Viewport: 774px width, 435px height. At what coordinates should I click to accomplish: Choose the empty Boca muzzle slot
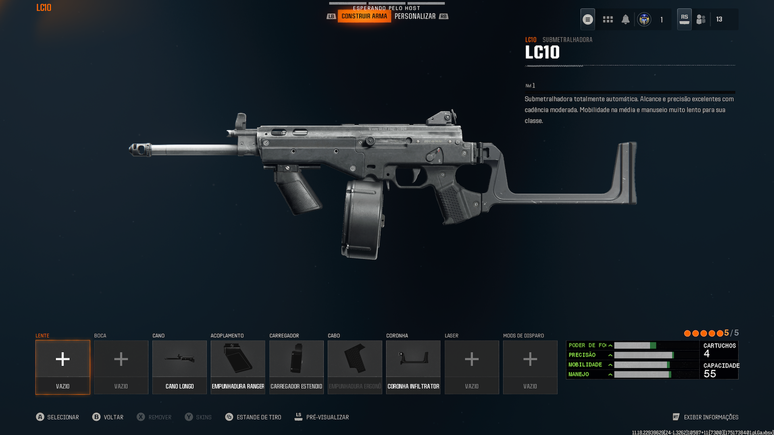tap(121, 366)
